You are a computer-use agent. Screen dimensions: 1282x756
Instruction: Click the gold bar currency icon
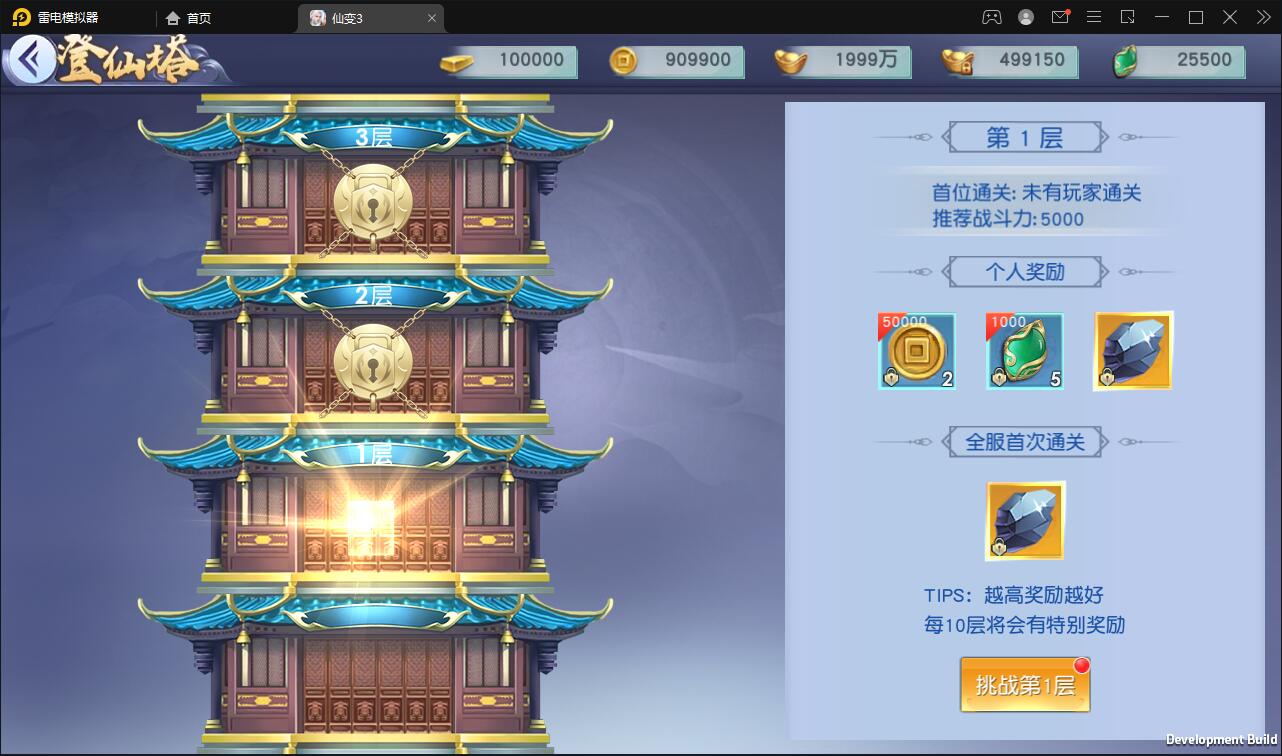coord(455,60)
